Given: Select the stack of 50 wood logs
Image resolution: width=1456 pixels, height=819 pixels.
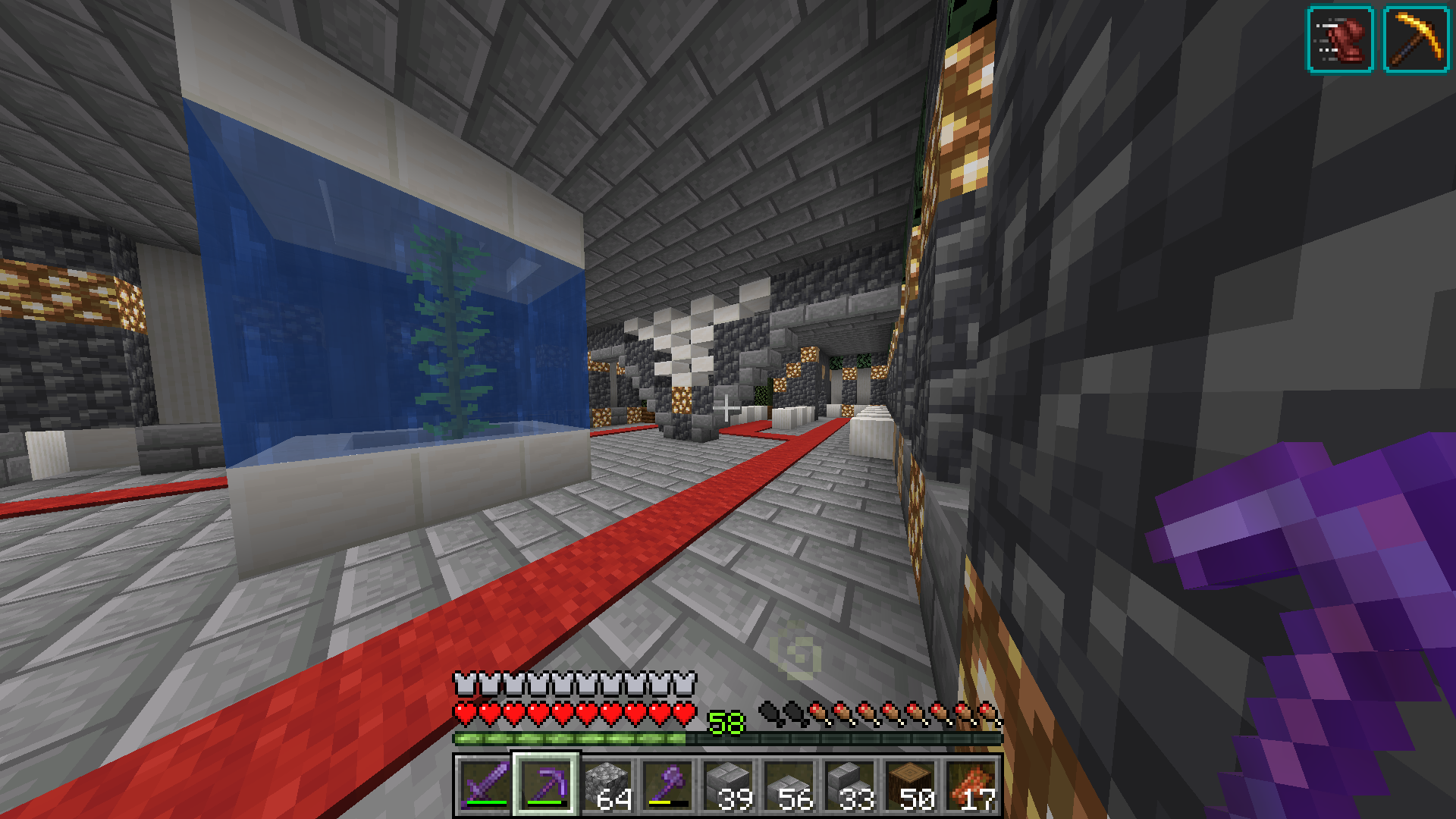Looking at the screenshot, I should [x=910, y=786].
